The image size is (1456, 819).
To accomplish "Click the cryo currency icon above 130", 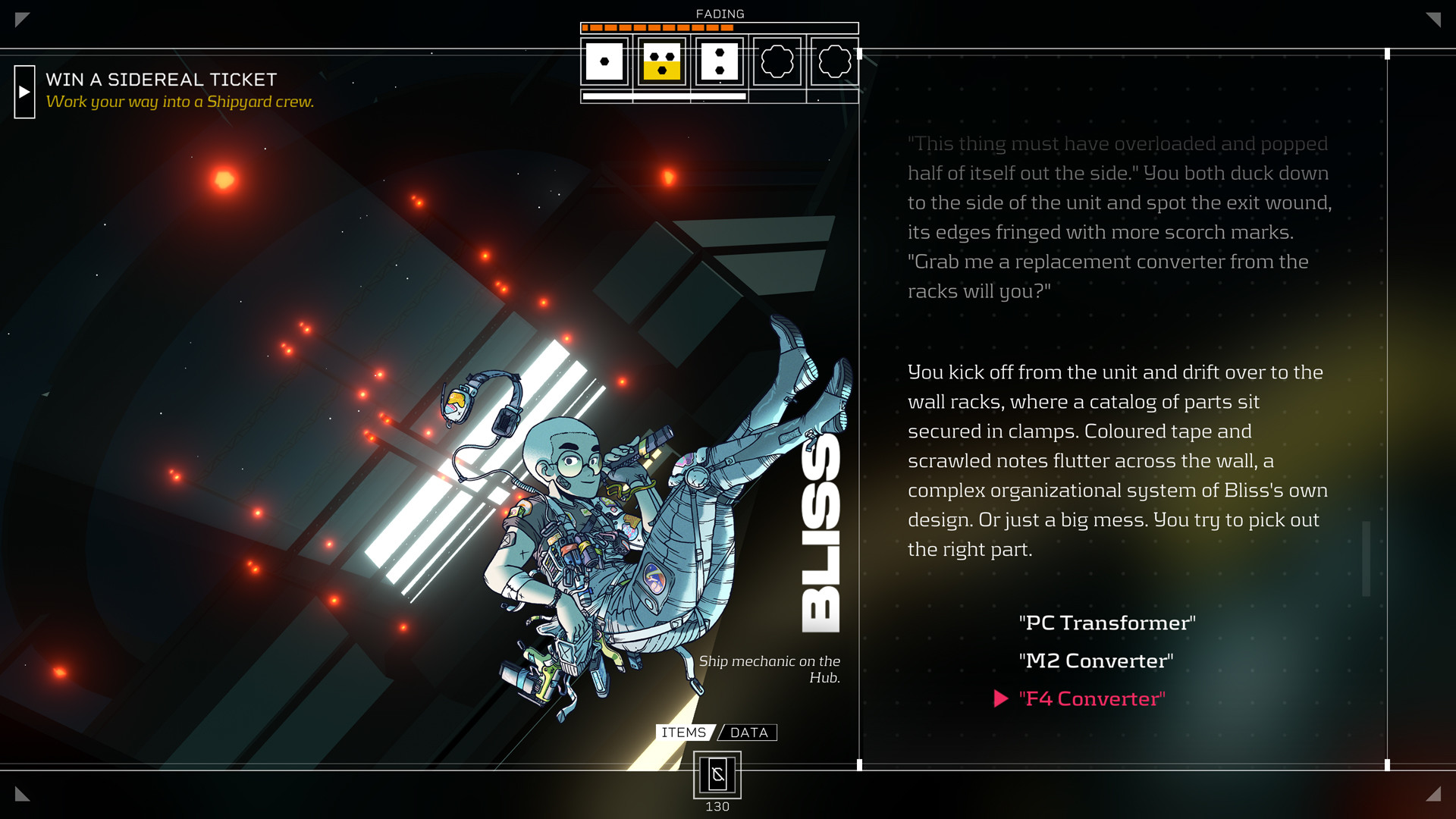I will [x=717, y=774].
